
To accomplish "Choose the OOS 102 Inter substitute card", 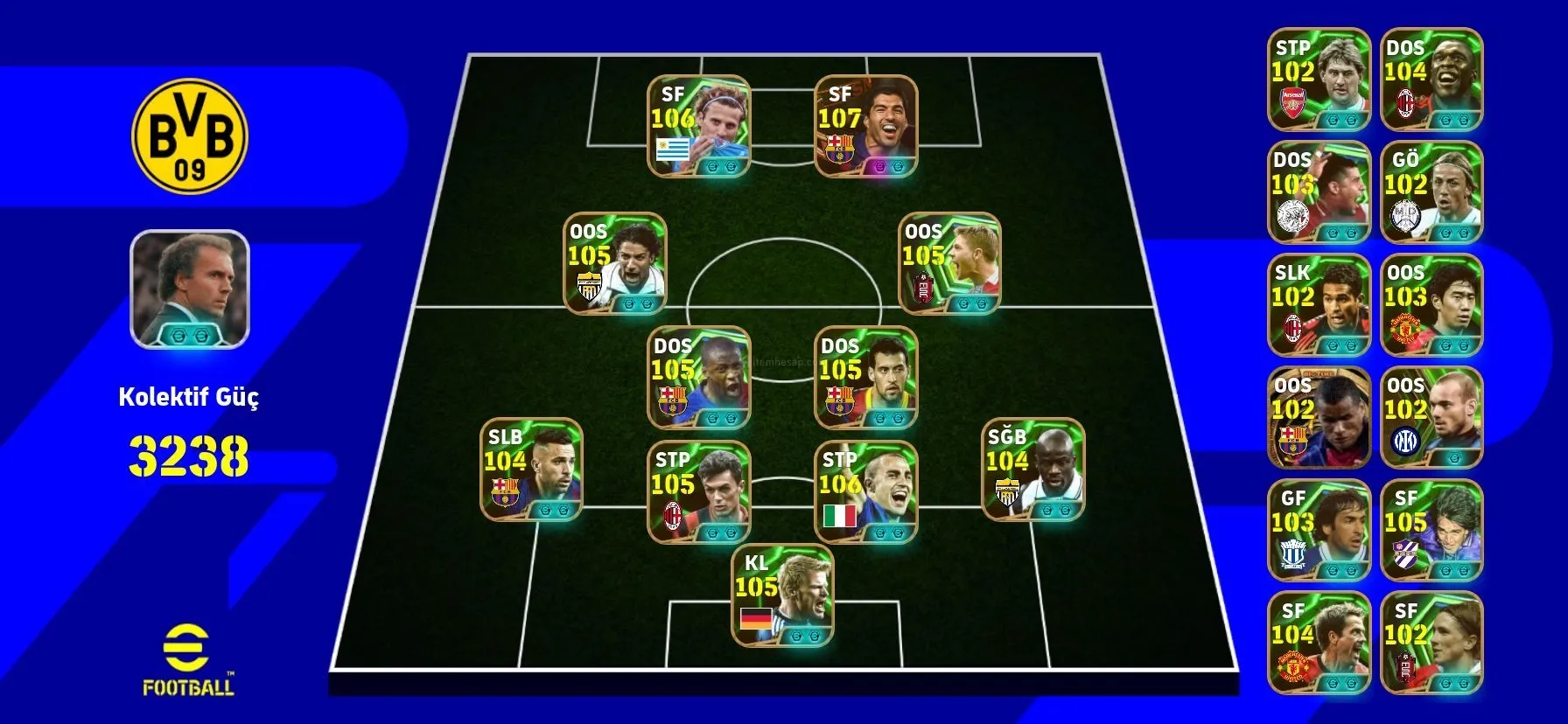I will (1431, 418).
